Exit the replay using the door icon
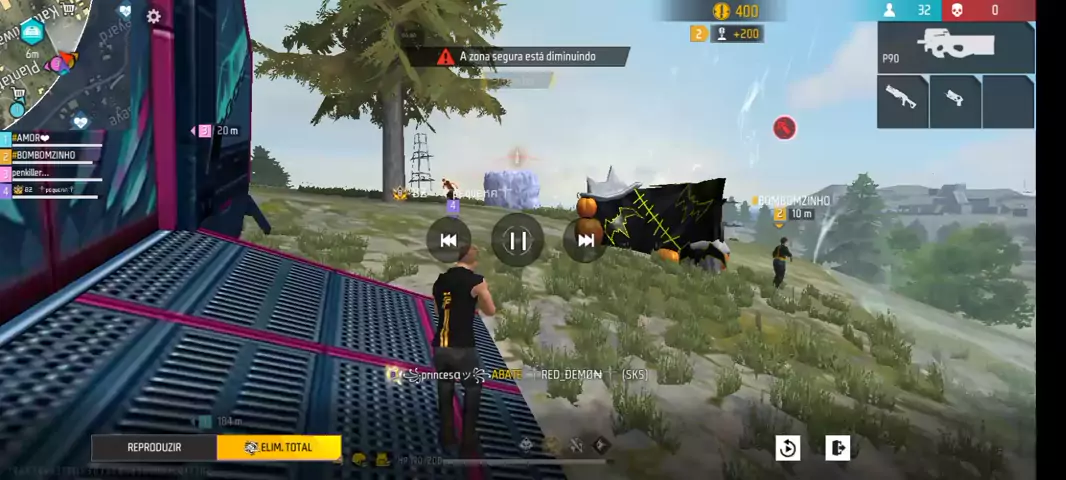 [x=837, y=448]
